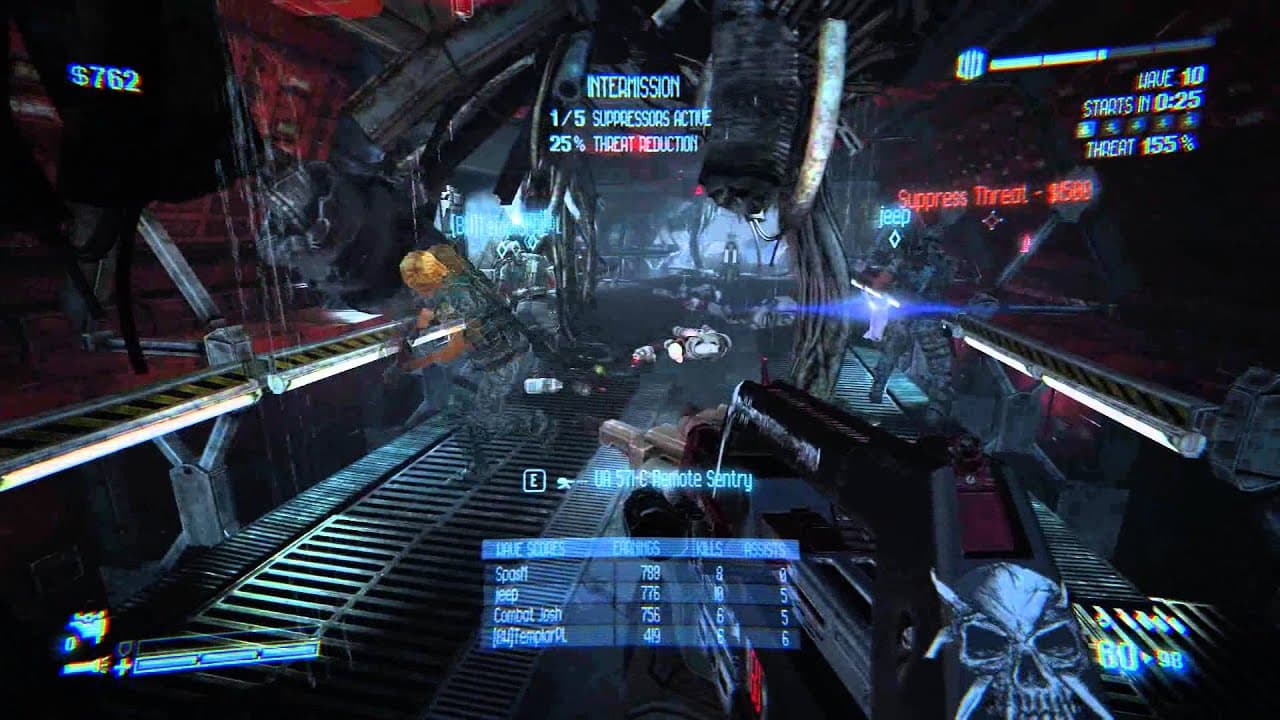Click the medkit cross icon near the stamina bar

tap(121, 666)
